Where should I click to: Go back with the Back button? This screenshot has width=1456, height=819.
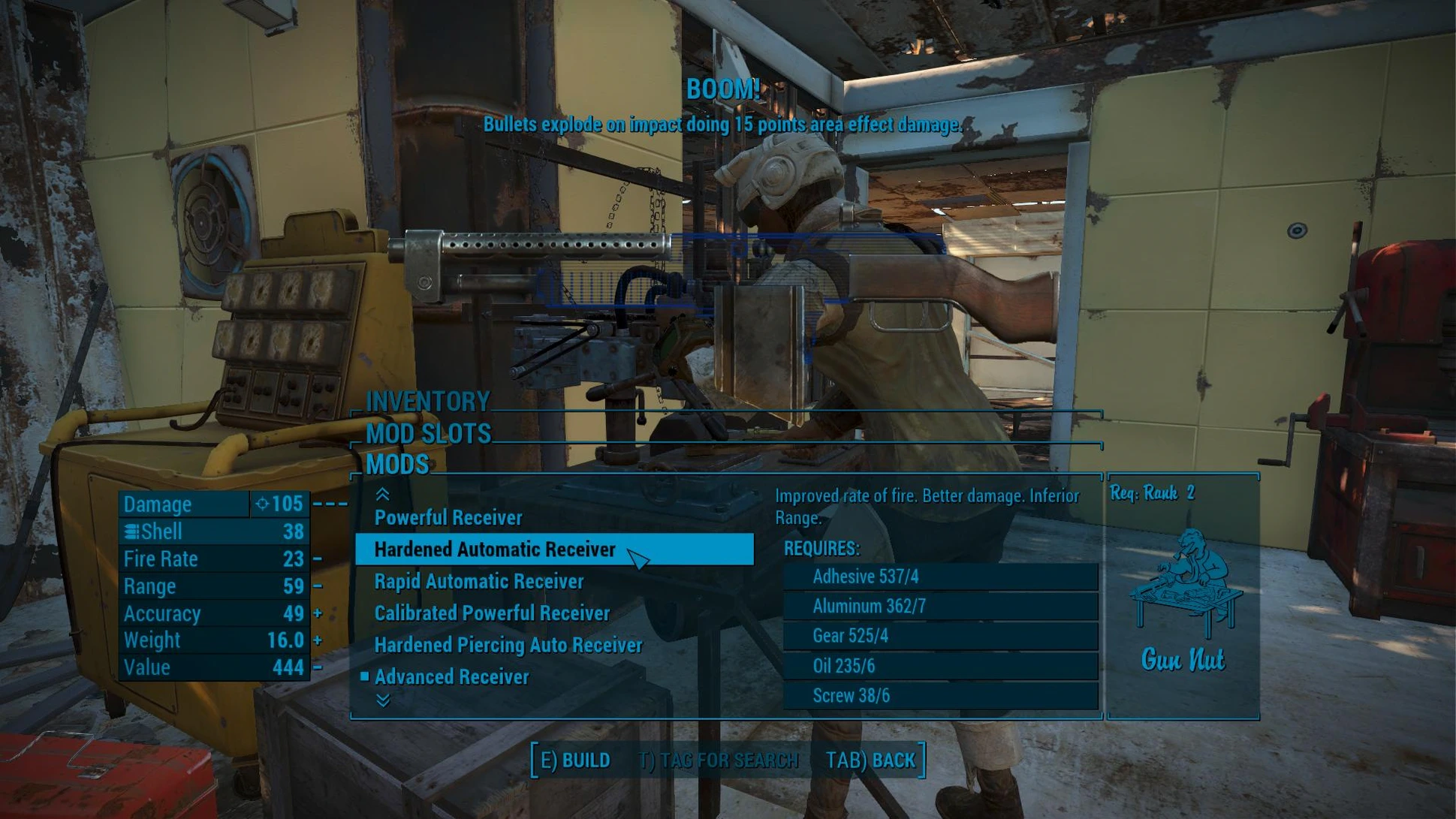click(x=870, y=760)
